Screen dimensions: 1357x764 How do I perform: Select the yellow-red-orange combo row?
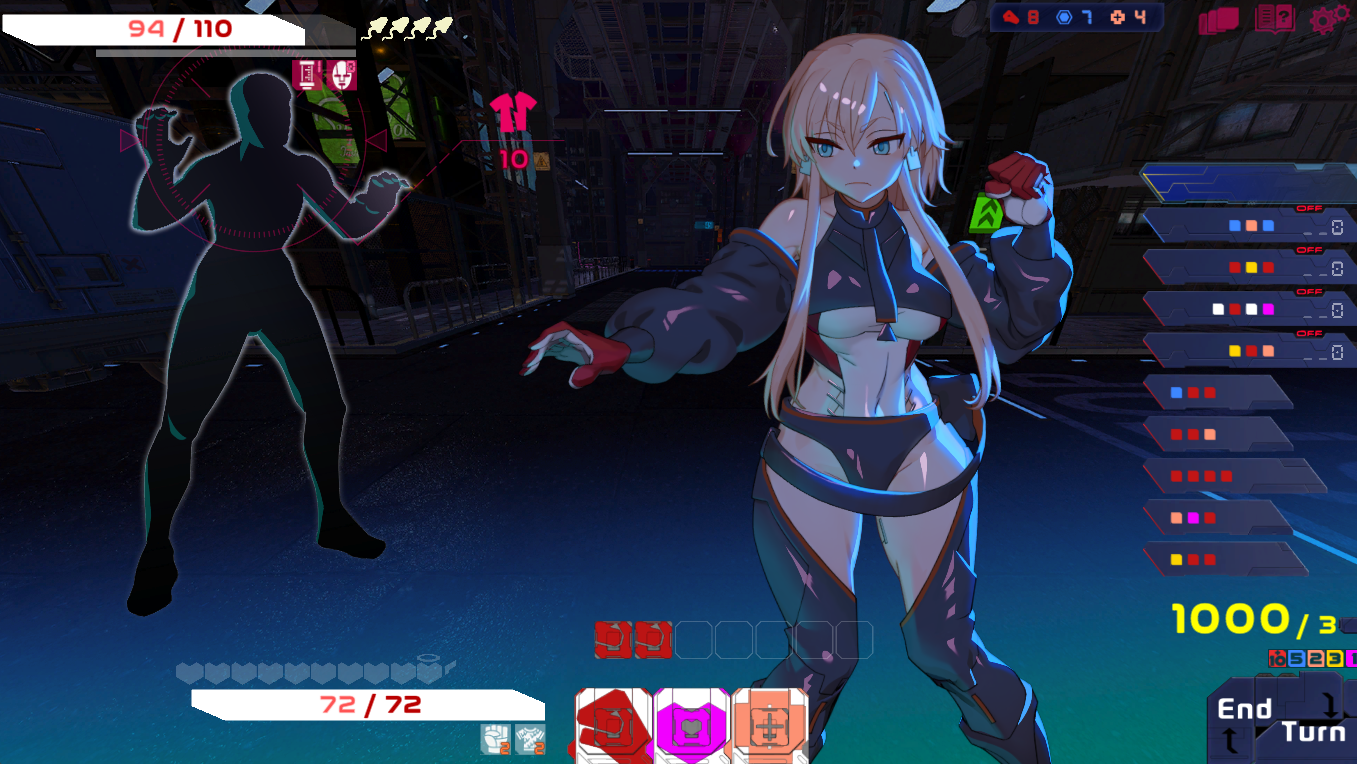1250,351
